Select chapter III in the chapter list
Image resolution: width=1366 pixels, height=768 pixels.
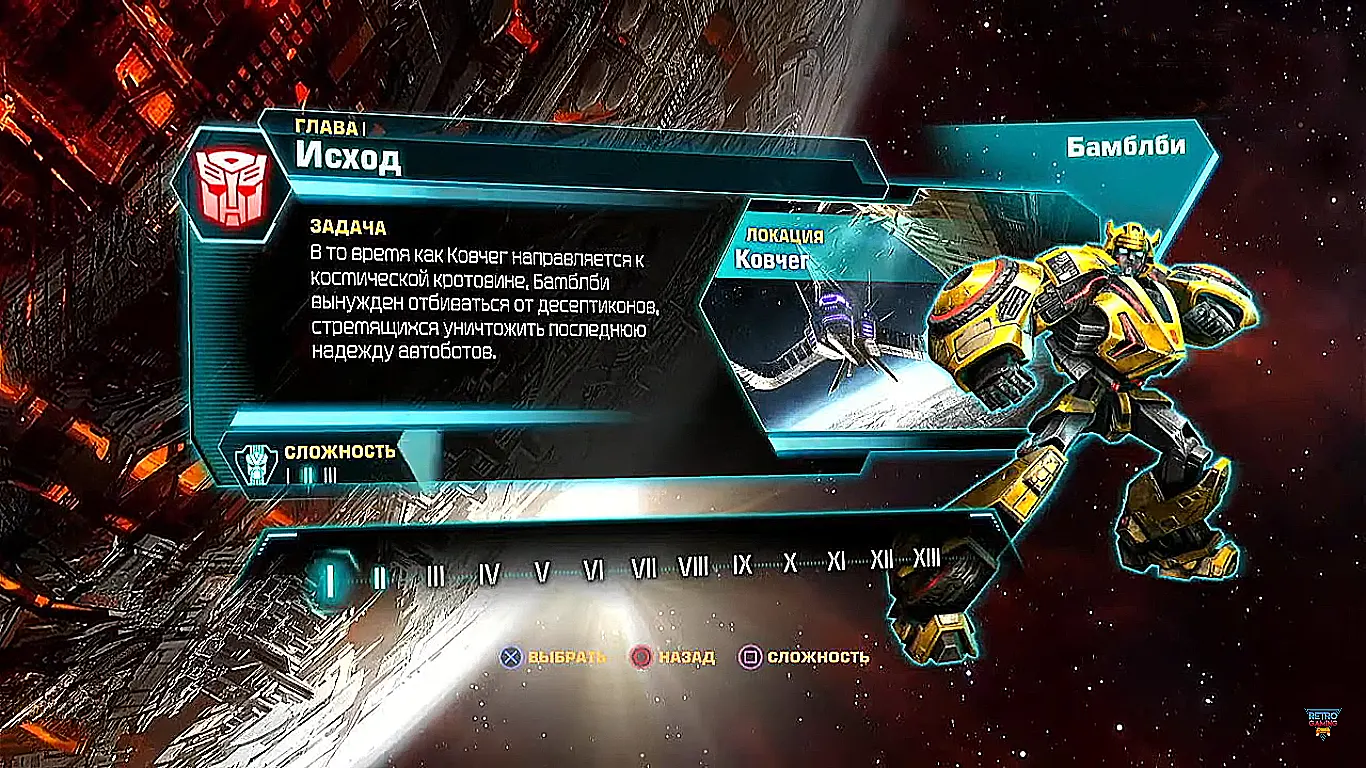click(x=435, y=575)
